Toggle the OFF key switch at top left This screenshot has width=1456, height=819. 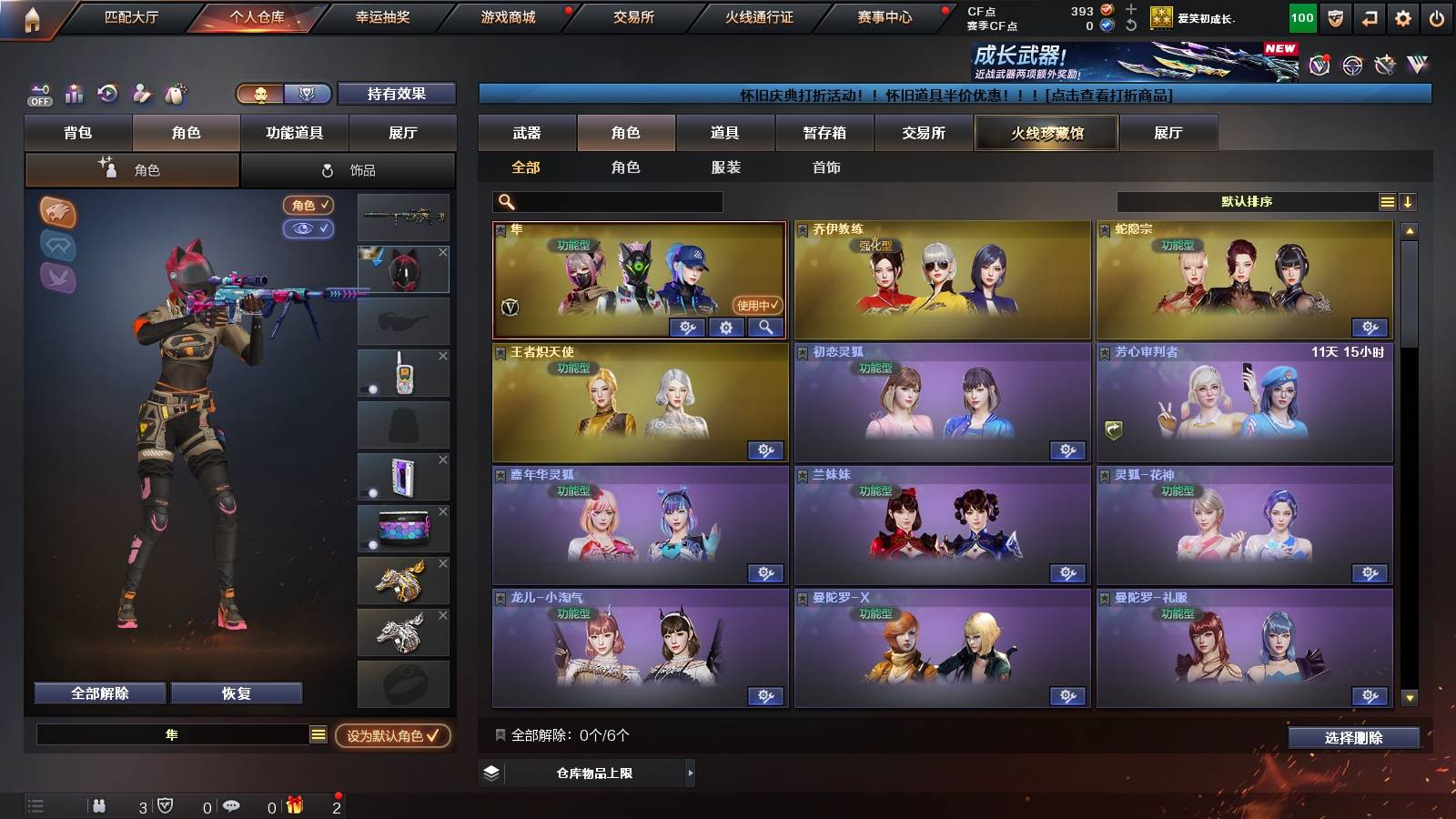pyautogui.click(x=38, y=94)
